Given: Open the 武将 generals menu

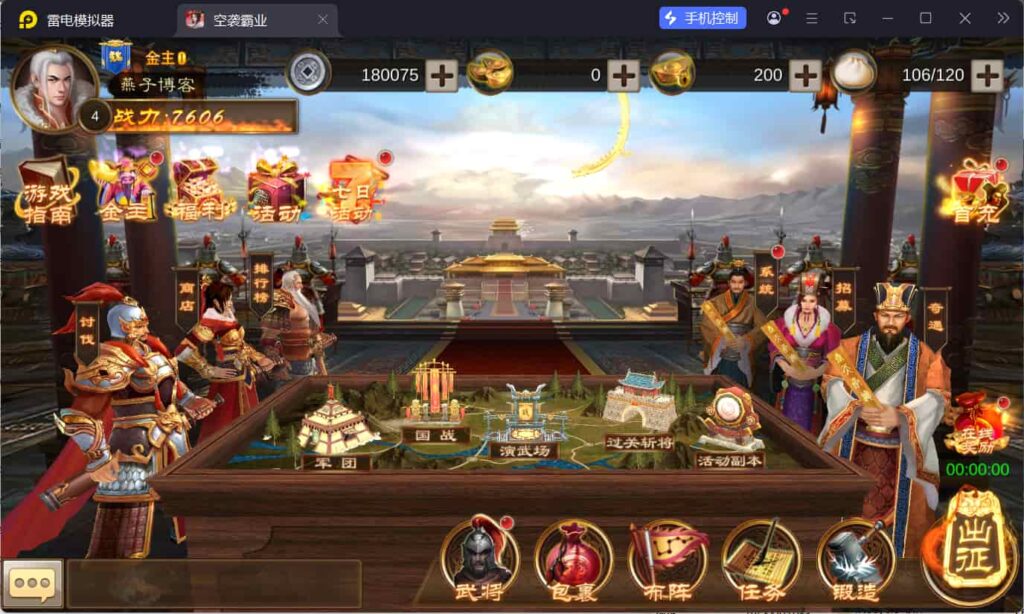Looking at the screenshot, I should 479,558.
